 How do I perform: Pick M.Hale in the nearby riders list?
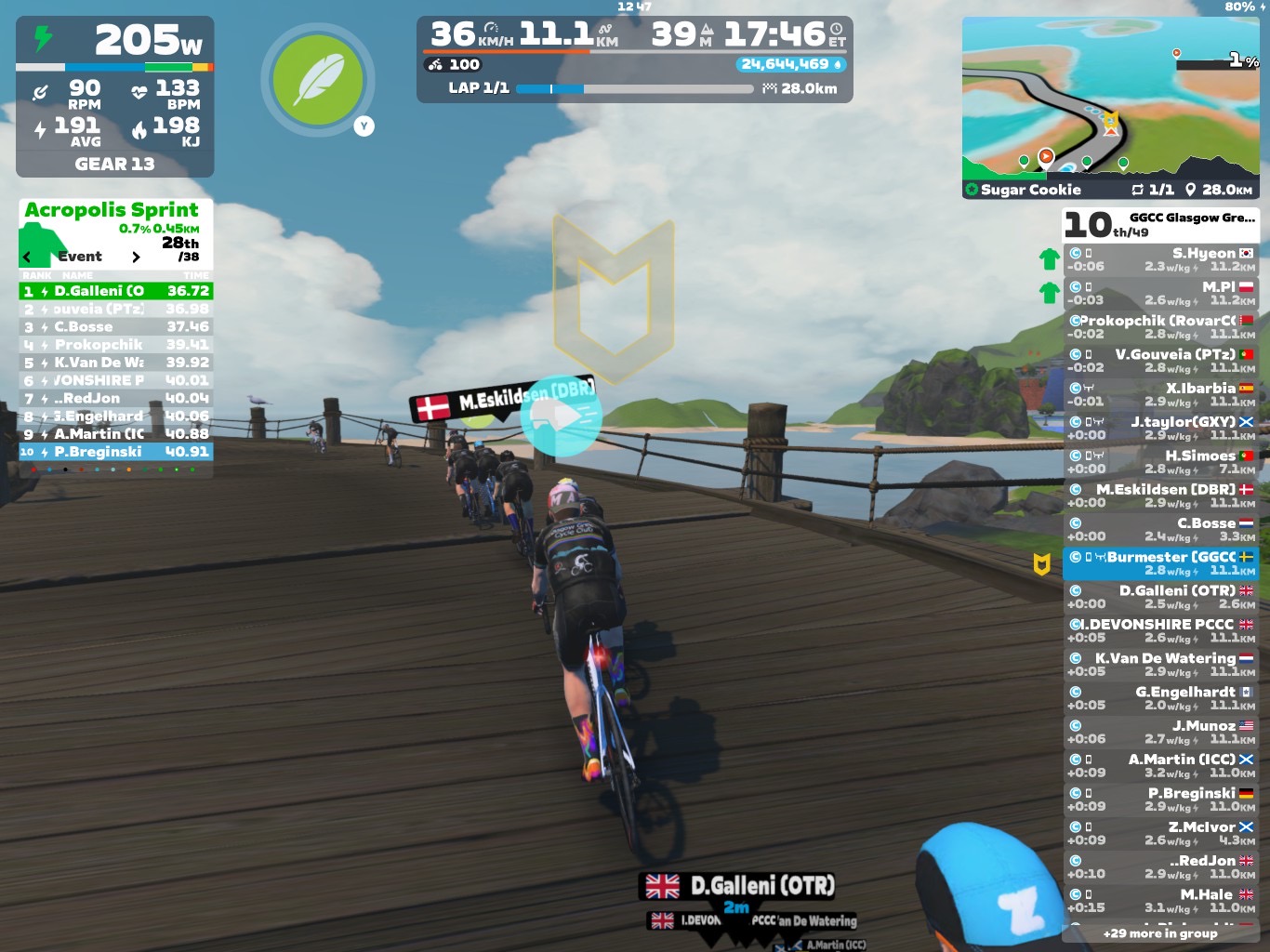[x=1160, y=901]
